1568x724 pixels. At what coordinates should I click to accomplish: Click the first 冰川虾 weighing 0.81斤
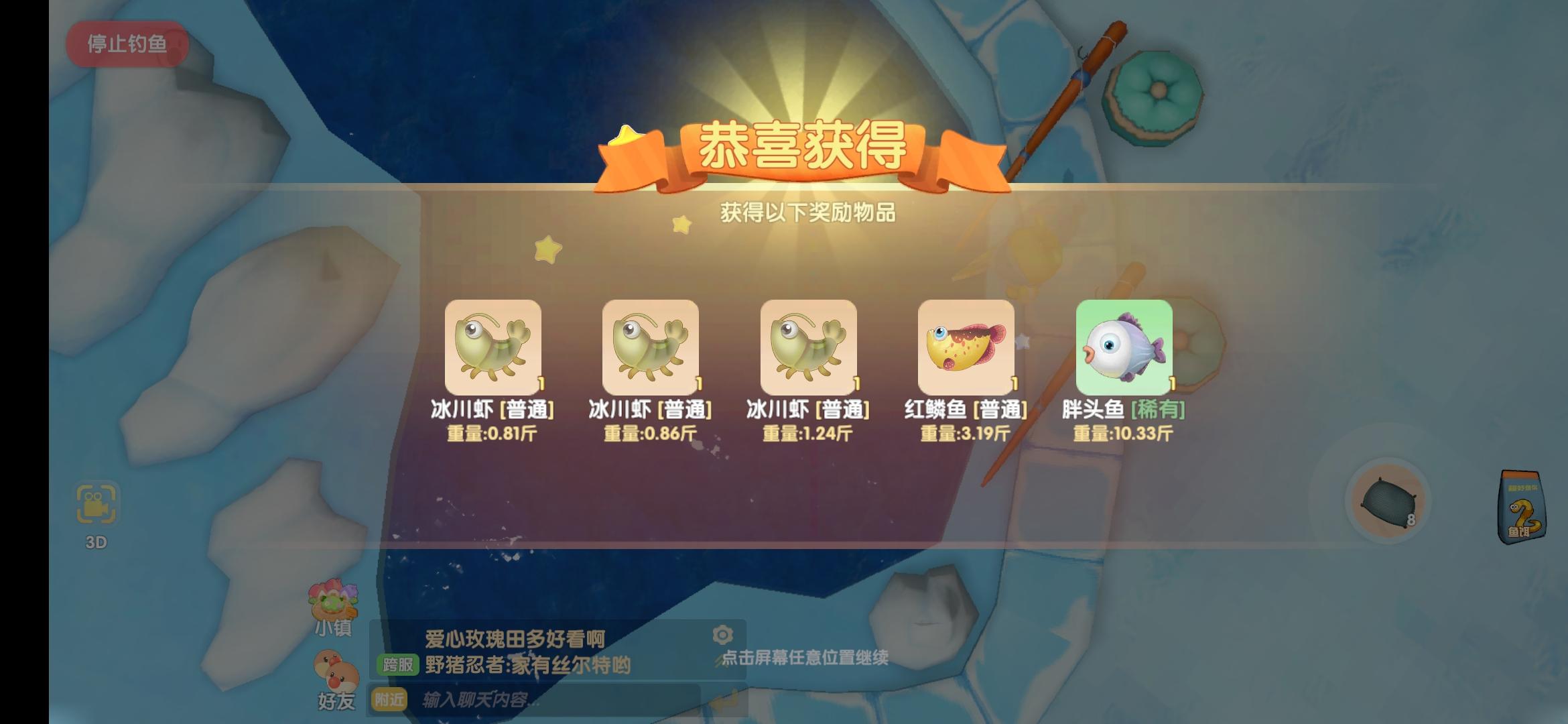[495, 346]
